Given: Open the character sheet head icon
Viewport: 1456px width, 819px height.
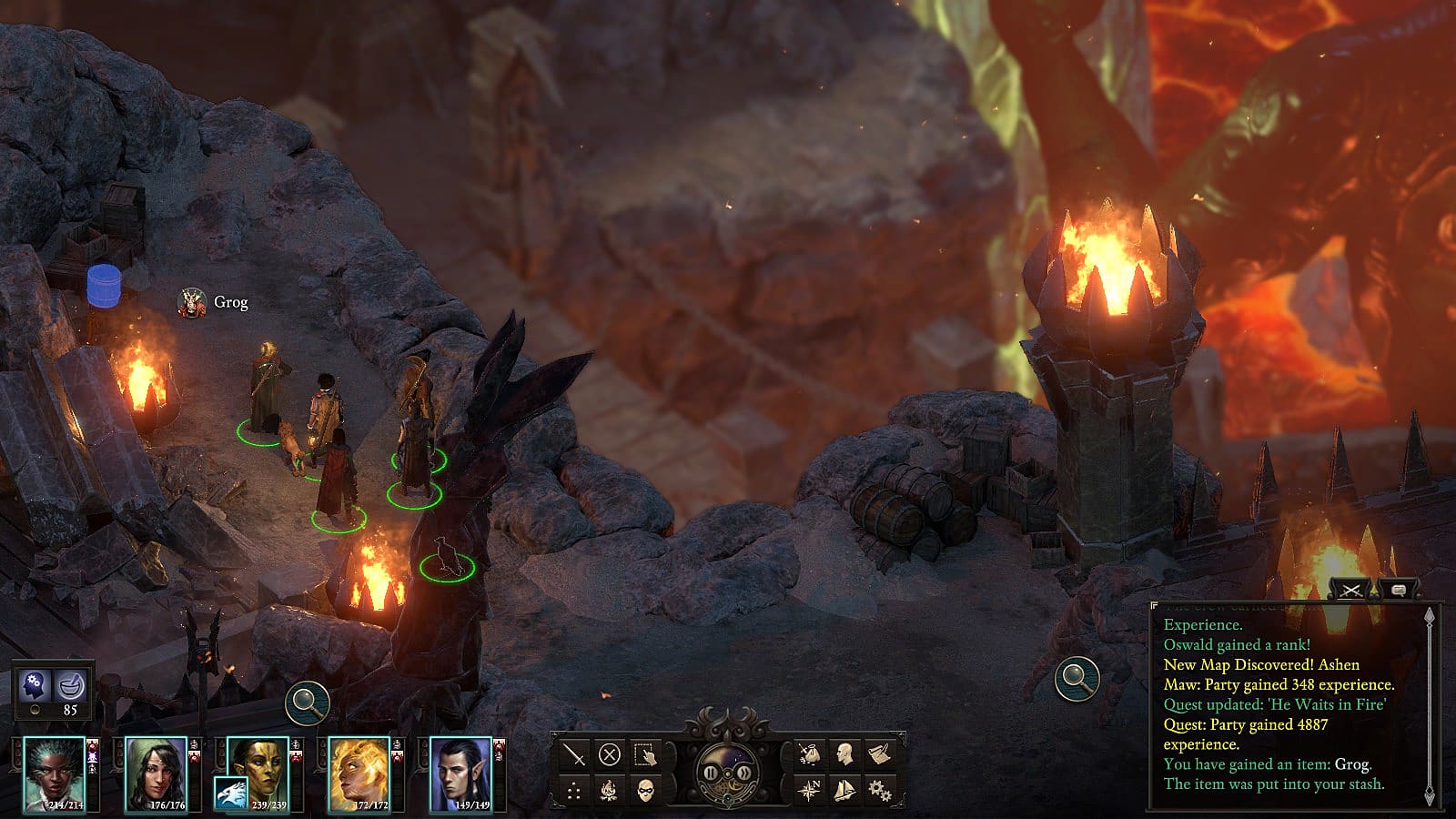Looking at the screenshot, I should pyautogui.click(x=844, y=754).
